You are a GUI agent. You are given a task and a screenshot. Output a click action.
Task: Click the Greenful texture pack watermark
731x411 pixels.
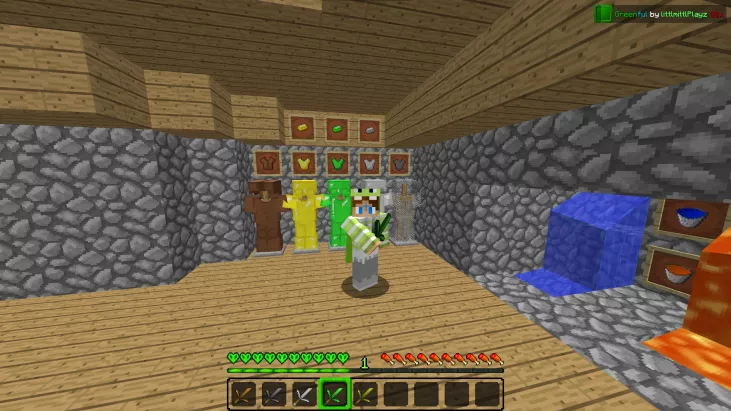pyautogui.click(x=660, y=14)
